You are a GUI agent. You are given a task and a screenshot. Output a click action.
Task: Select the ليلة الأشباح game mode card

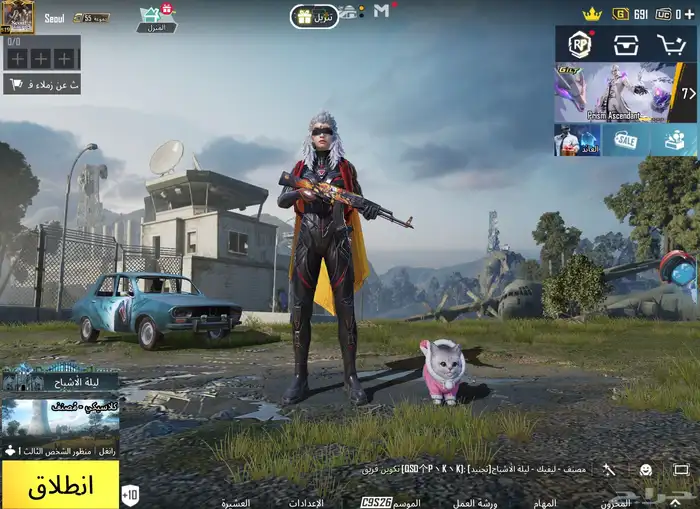coord(60,380)
